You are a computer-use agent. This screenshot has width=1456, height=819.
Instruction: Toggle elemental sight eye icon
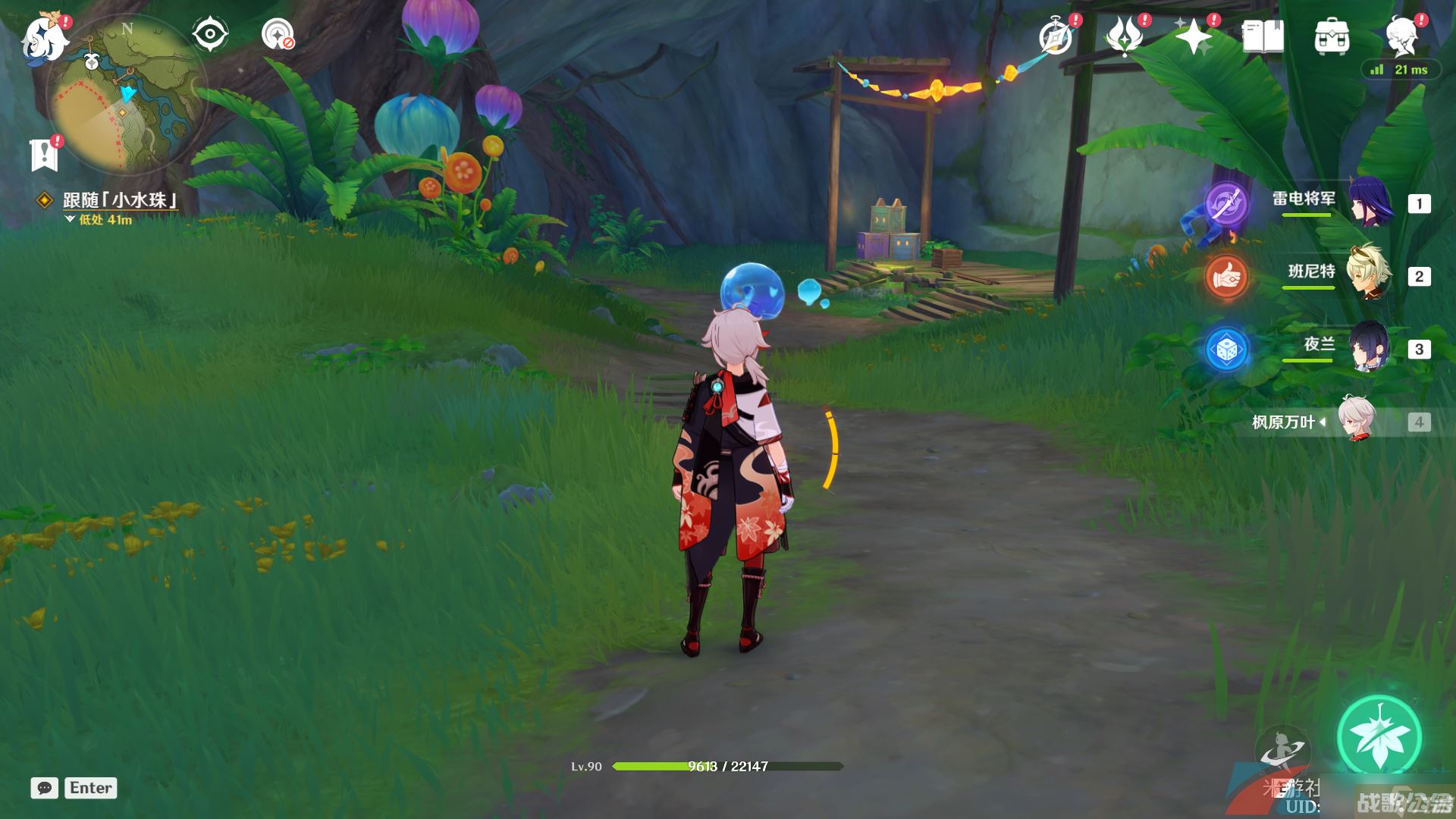209,34
